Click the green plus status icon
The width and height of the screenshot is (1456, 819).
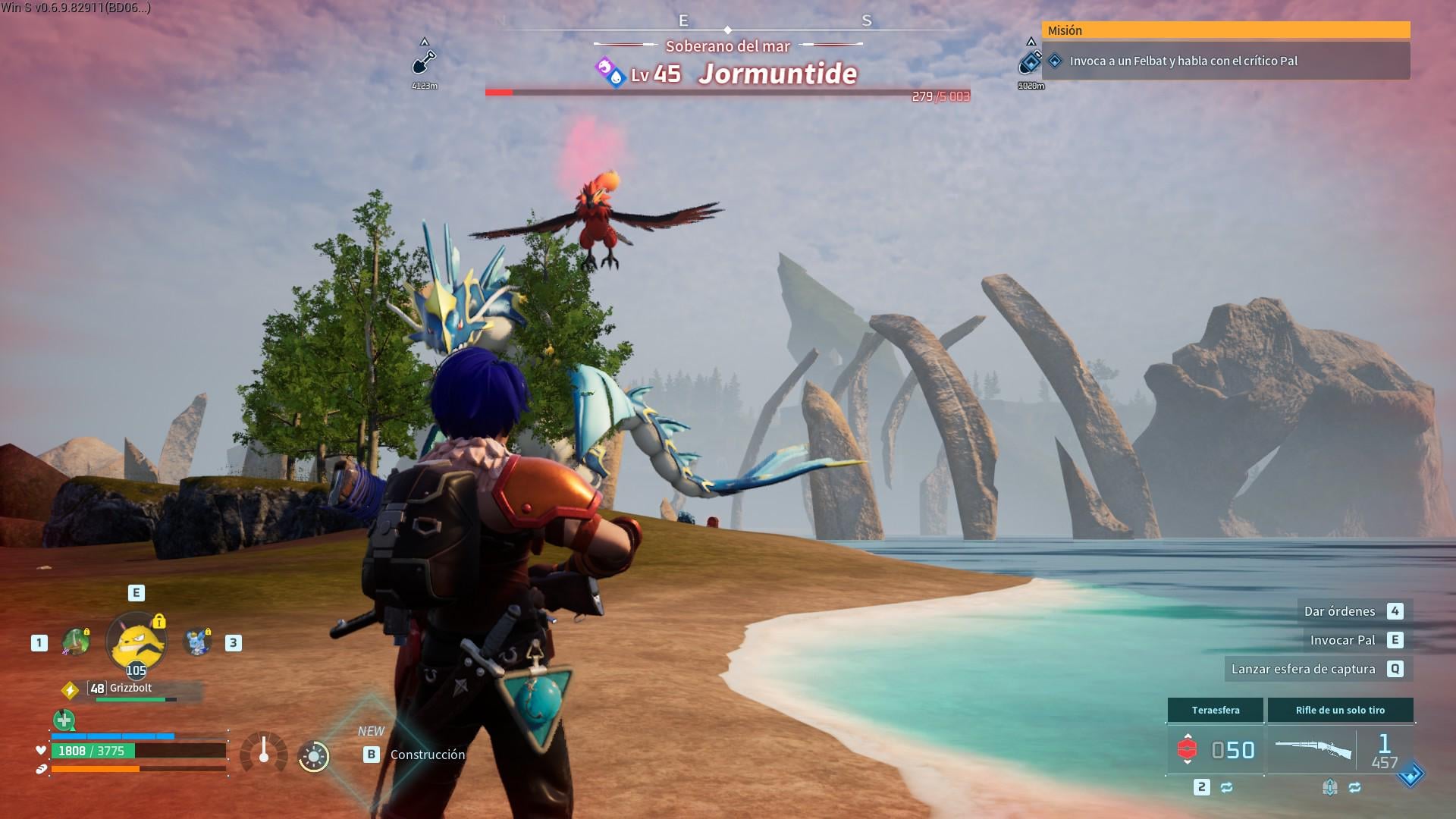(64, 720)
